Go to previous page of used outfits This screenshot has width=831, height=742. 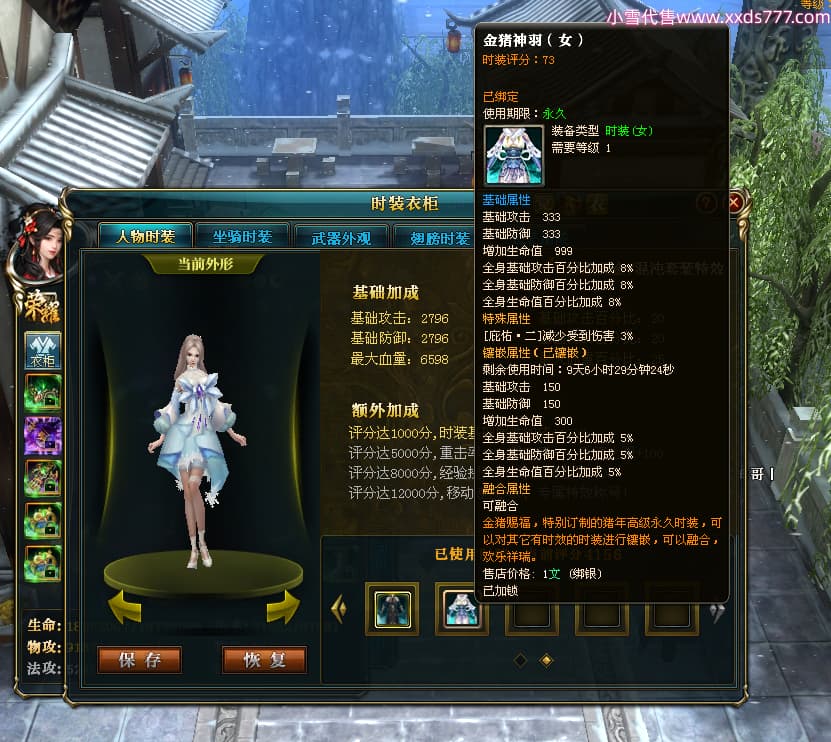[x=338, y=608]
